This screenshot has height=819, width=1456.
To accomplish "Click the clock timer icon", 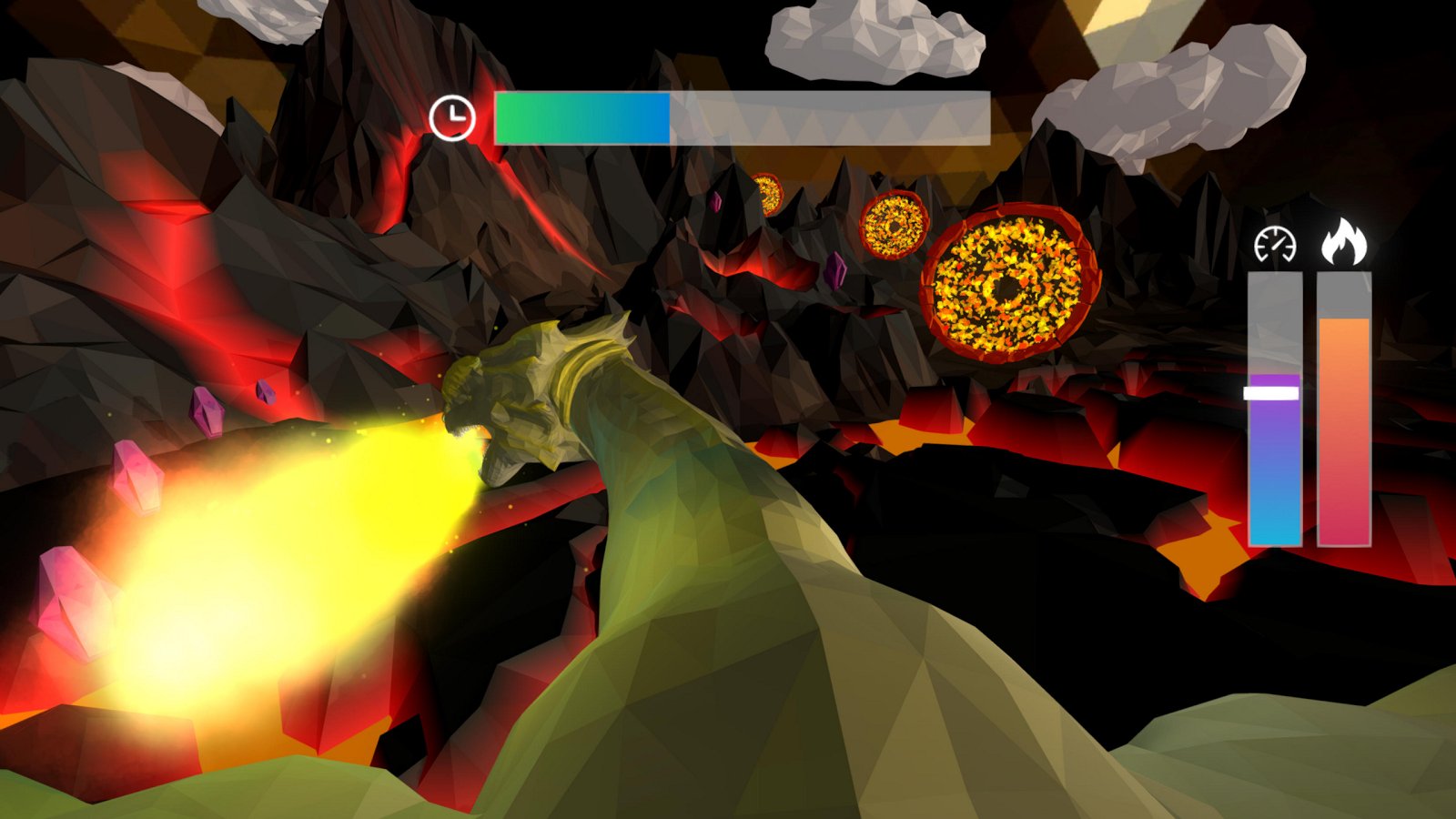I will 452,117.
